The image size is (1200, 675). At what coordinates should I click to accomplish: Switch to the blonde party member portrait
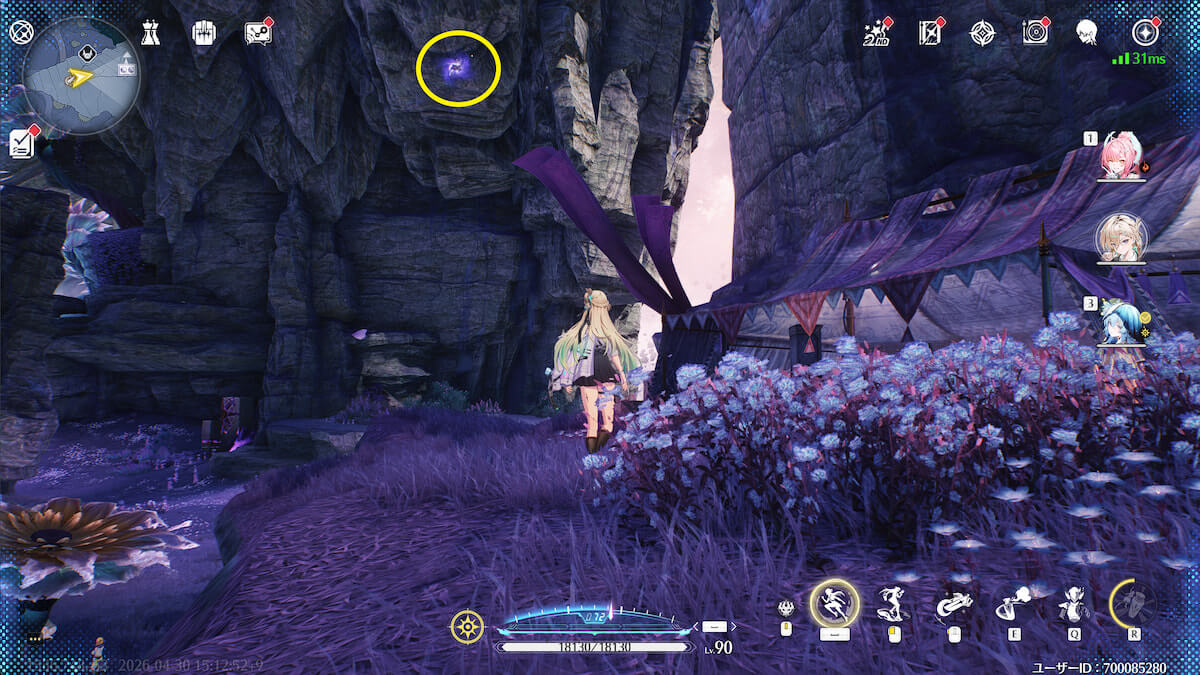click(1121, 236)
